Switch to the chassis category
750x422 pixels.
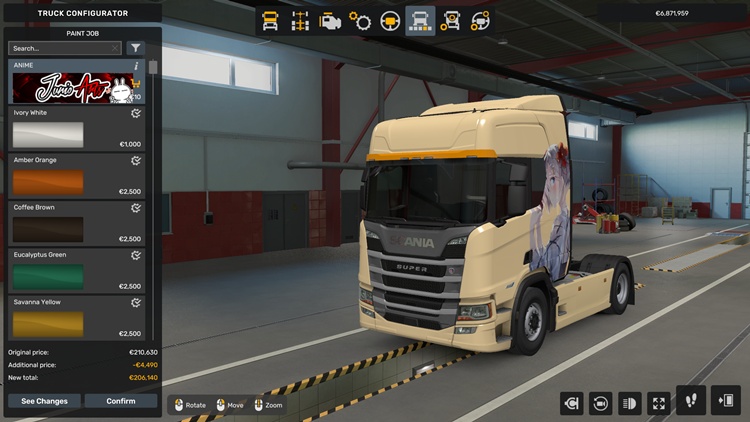pos(300,20)
